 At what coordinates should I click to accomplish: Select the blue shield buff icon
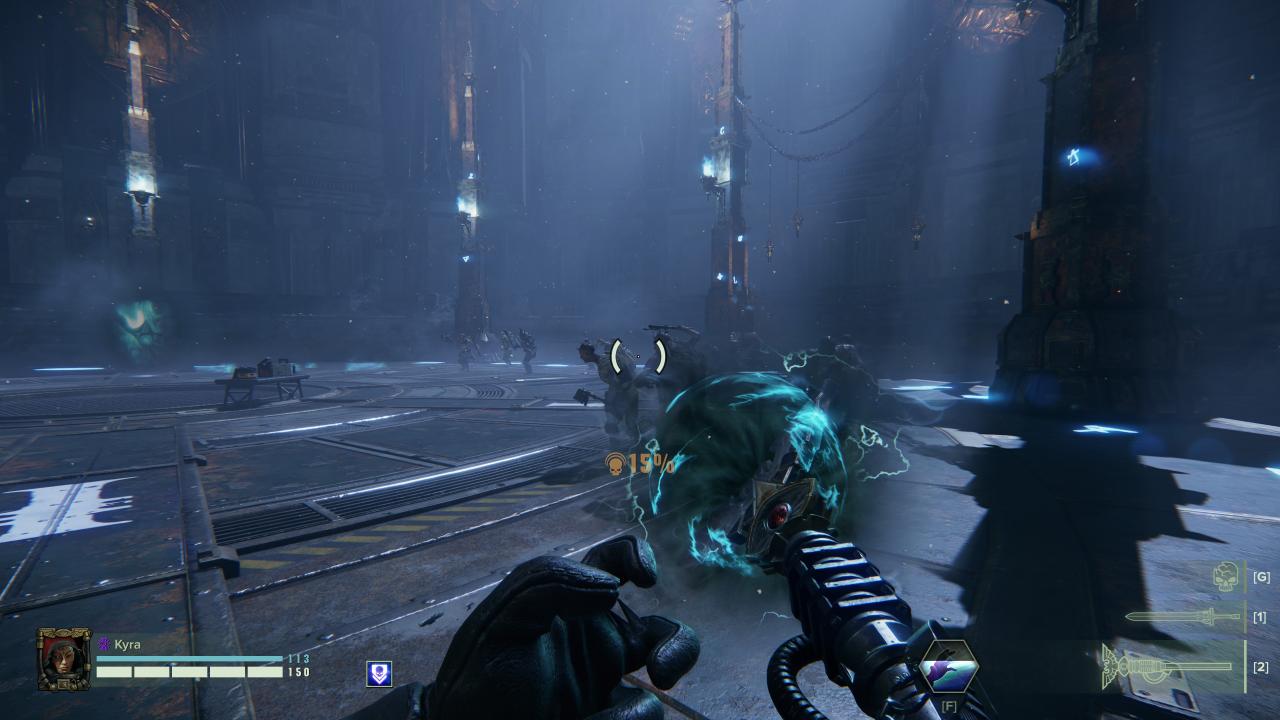pos(378,673)
